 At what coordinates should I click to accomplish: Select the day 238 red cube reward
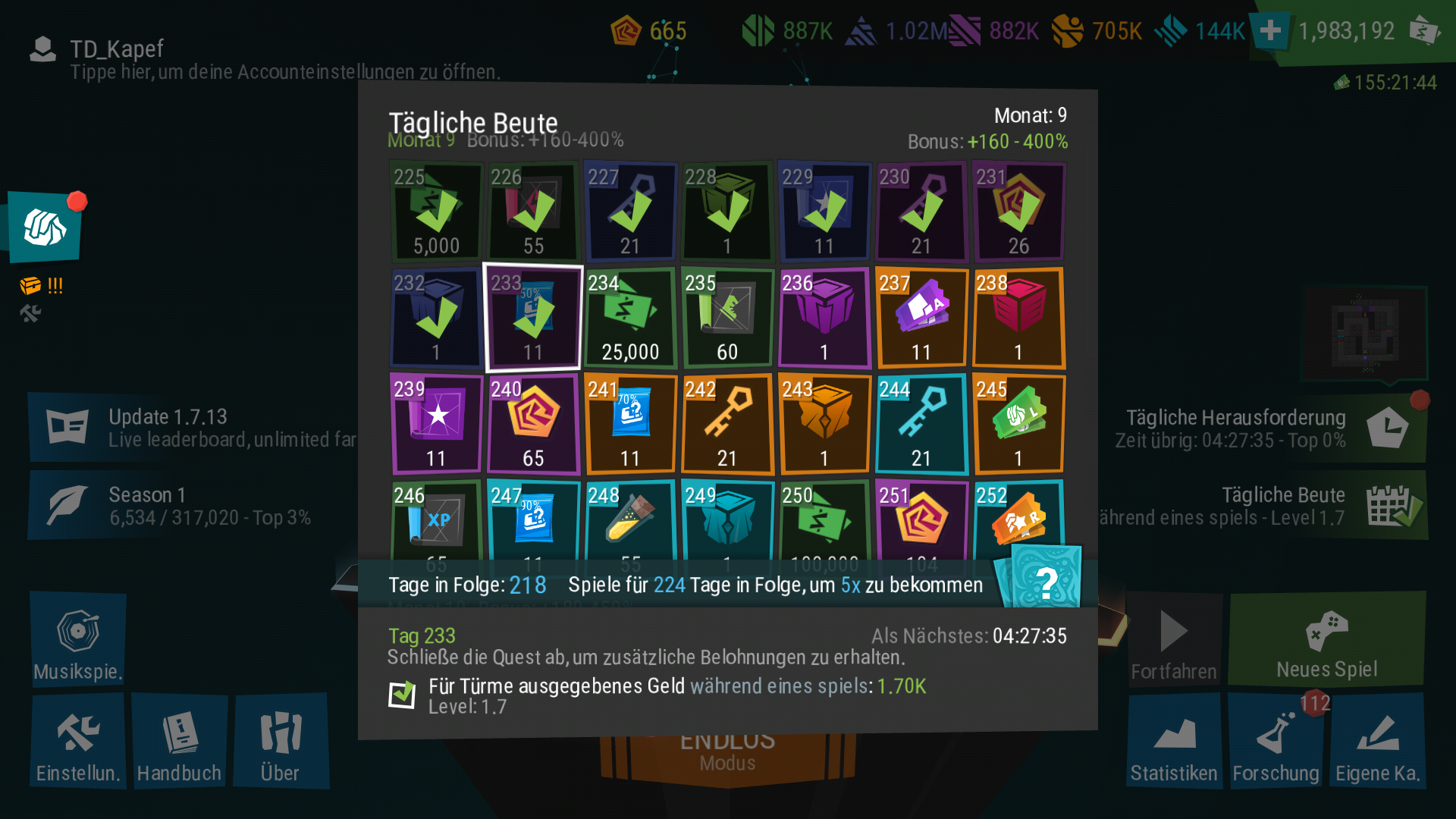(x=1018, y=318)
